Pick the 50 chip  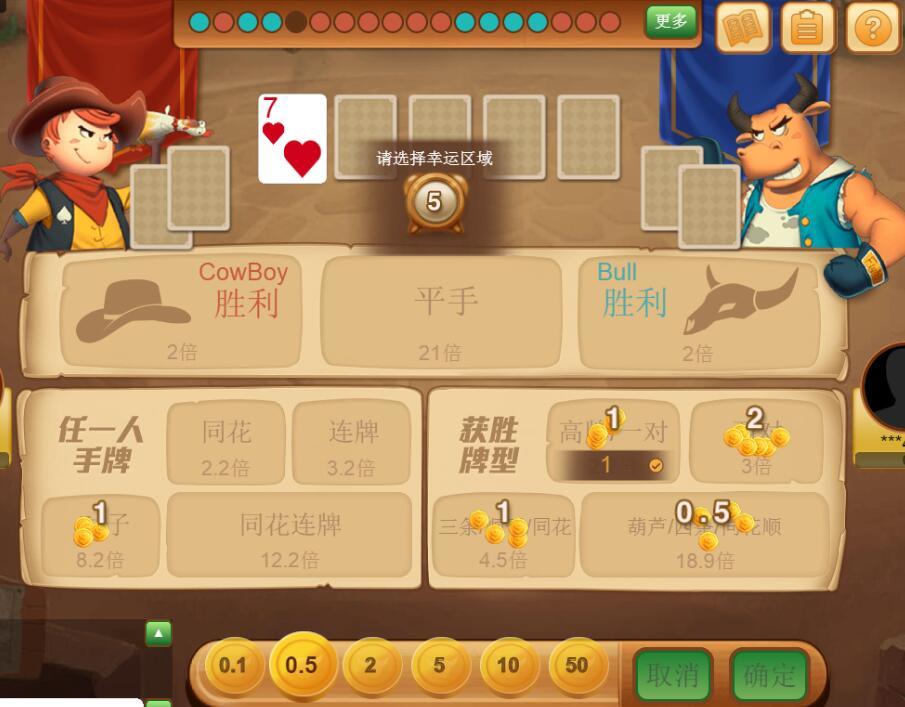point(577,666)
